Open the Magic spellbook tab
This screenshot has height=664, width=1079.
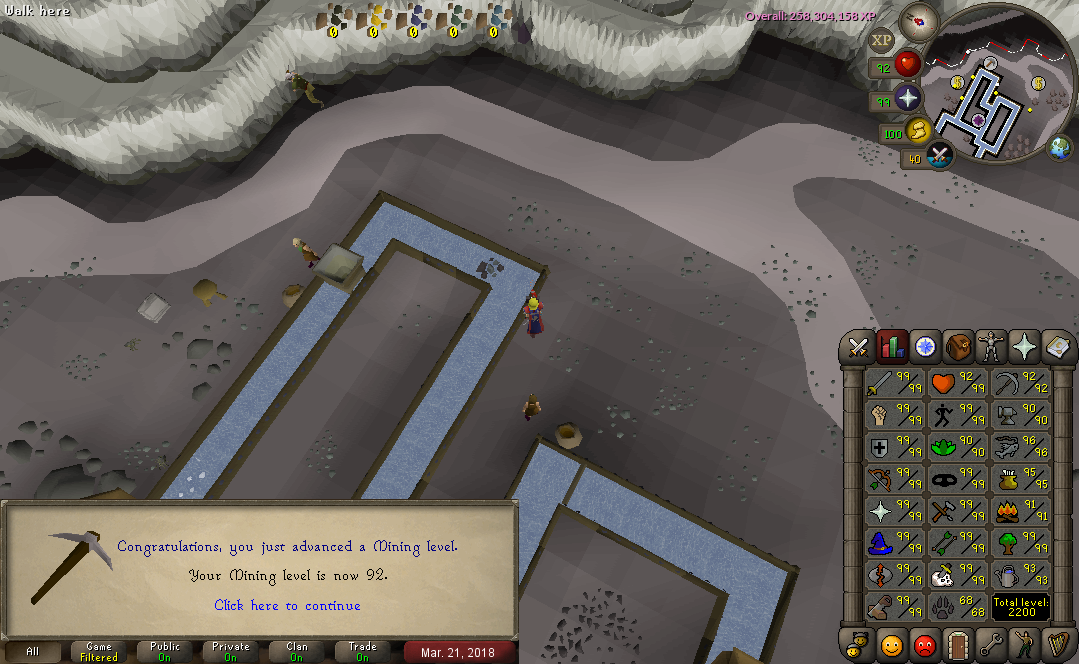(x=1056, y=347)
